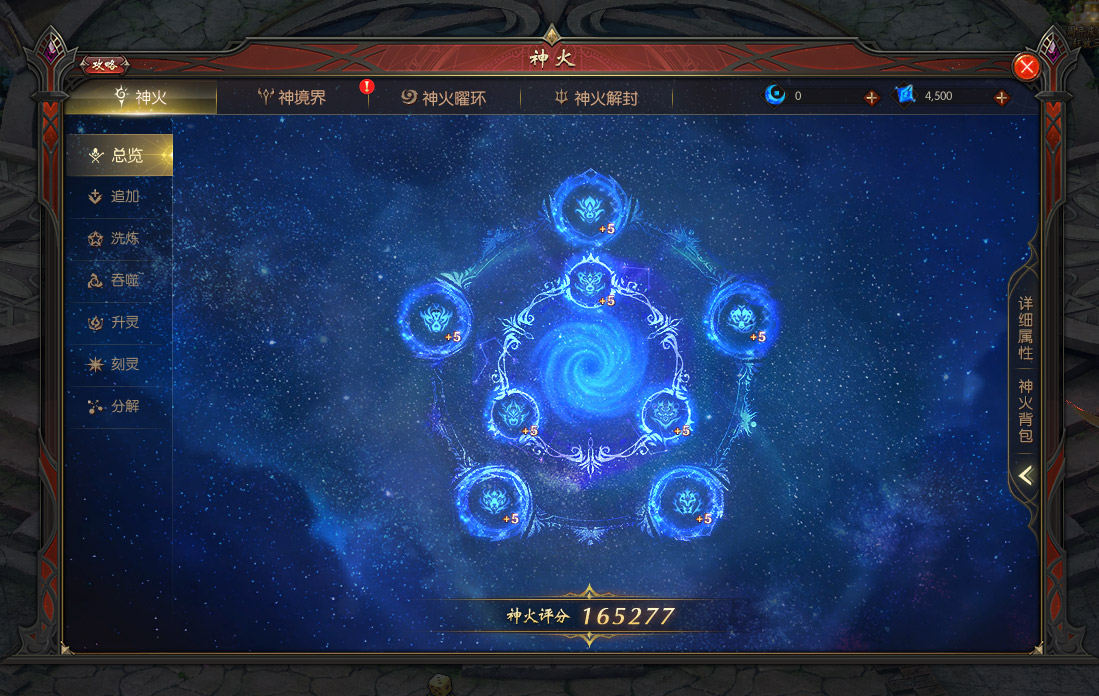This screenshot has width=1099, height=696.
Task: Expand the side panel arrow
Action: (x=1026, y=476)
